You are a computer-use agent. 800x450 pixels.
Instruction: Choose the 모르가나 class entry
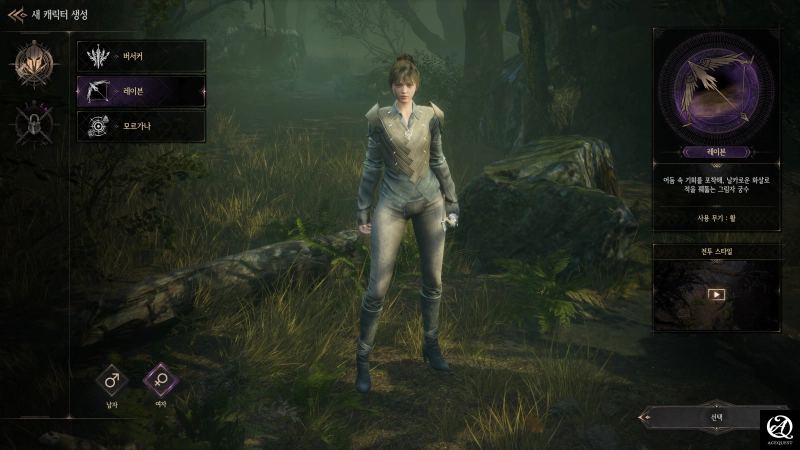[x=141, y=126]
